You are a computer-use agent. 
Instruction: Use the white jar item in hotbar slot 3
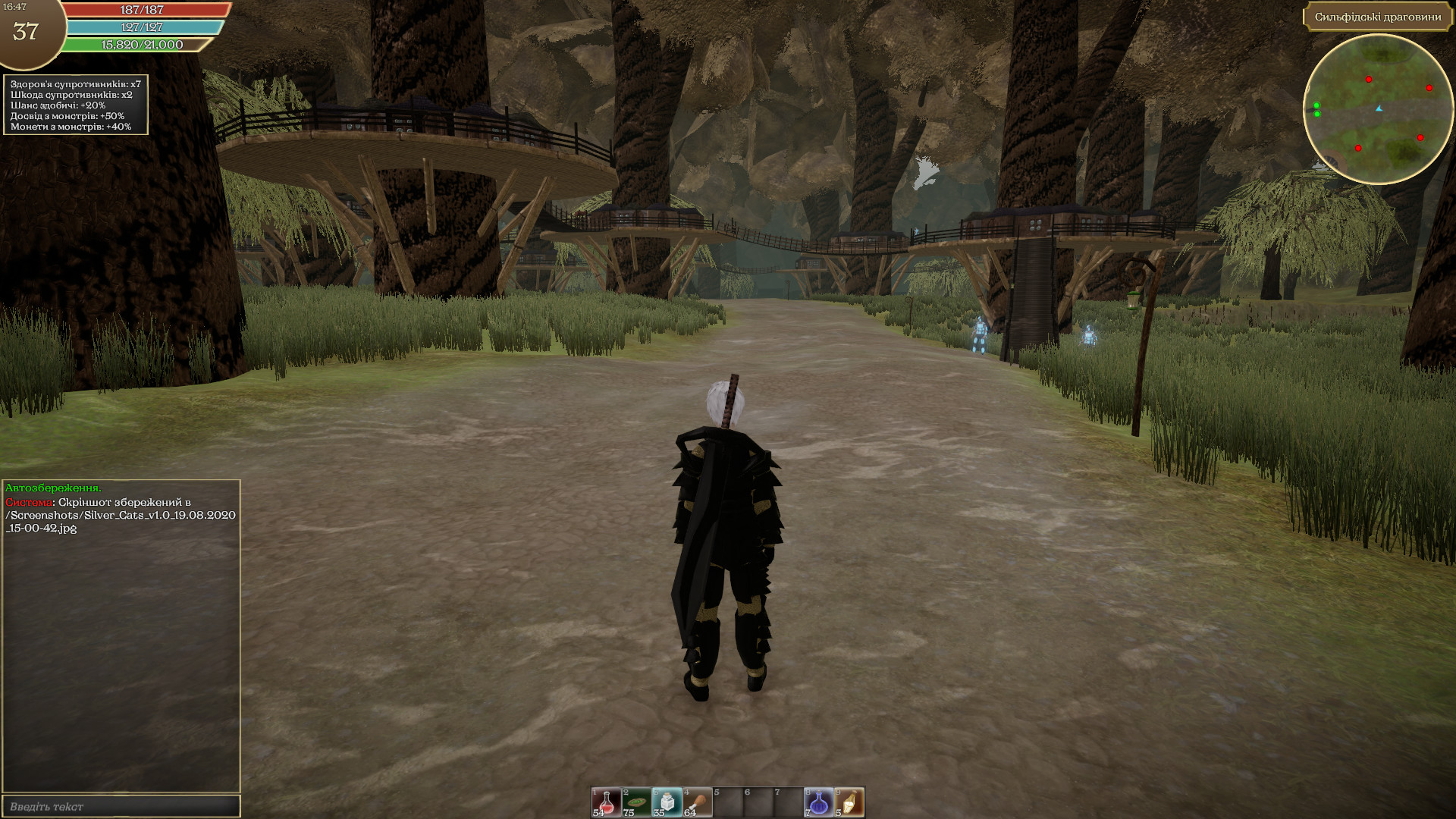(x=667, y=802)
